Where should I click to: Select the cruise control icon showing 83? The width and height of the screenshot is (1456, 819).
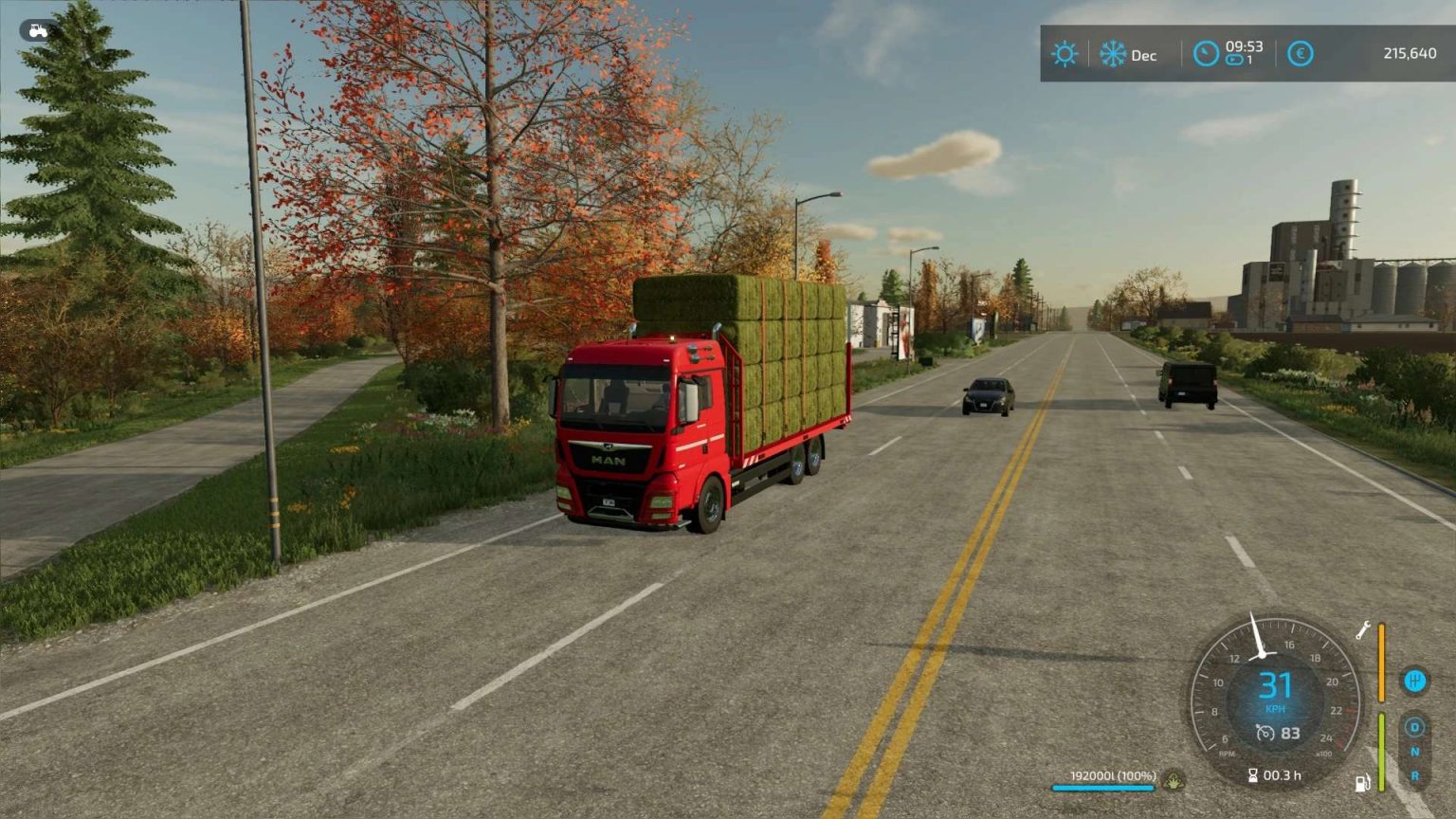[x=1277, y=732]
